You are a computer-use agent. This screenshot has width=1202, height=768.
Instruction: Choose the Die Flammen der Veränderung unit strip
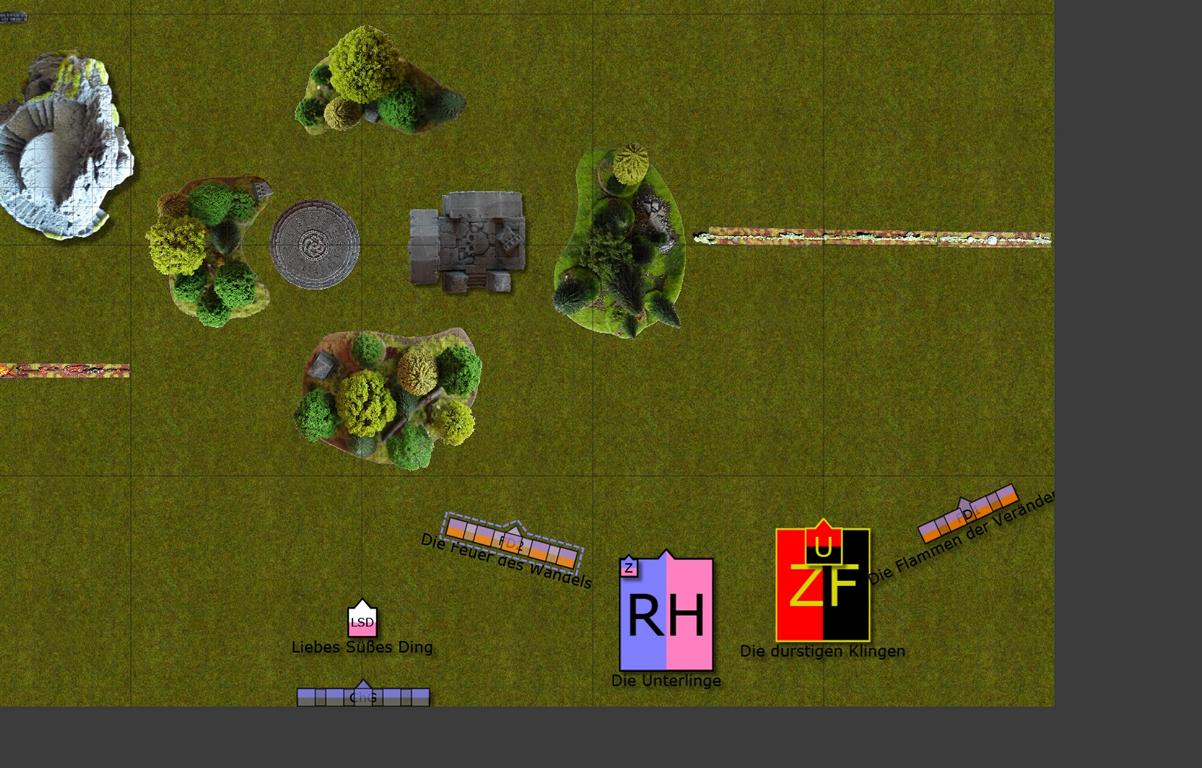[x=968, y=514]
